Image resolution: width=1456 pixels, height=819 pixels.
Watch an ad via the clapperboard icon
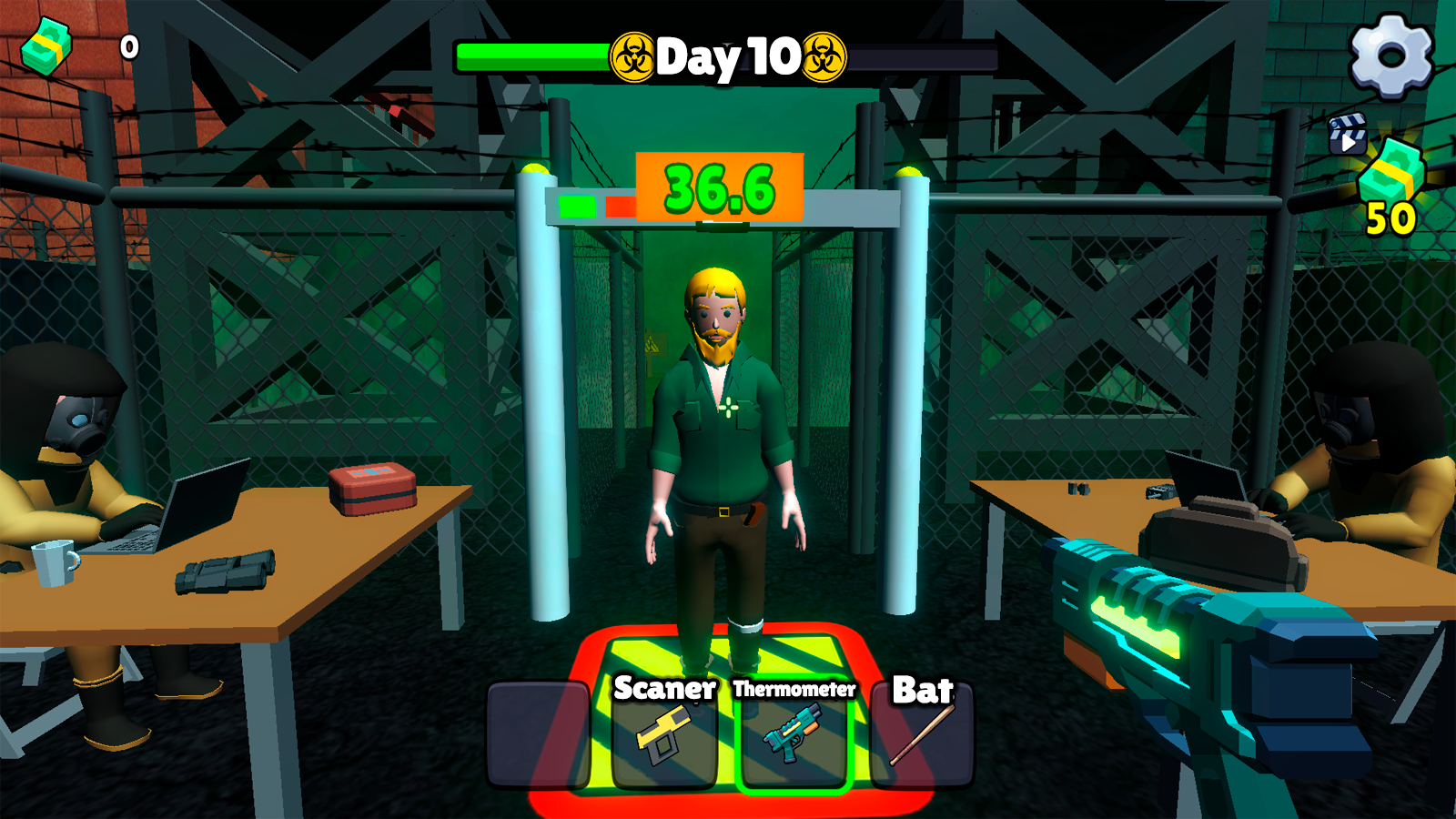[1349, 135]
